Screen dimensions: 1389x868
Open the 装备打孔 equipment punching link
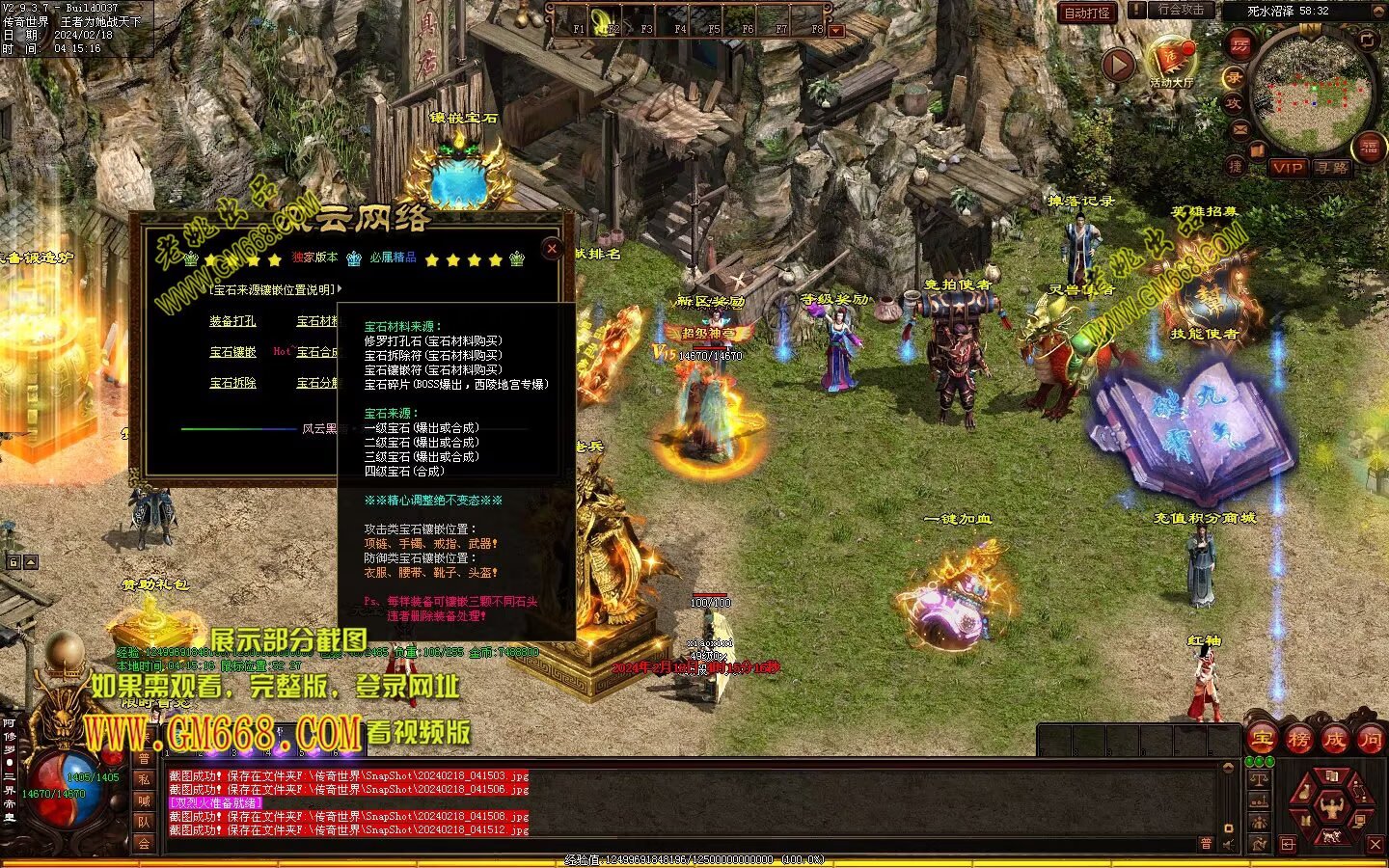pos(232,321)
